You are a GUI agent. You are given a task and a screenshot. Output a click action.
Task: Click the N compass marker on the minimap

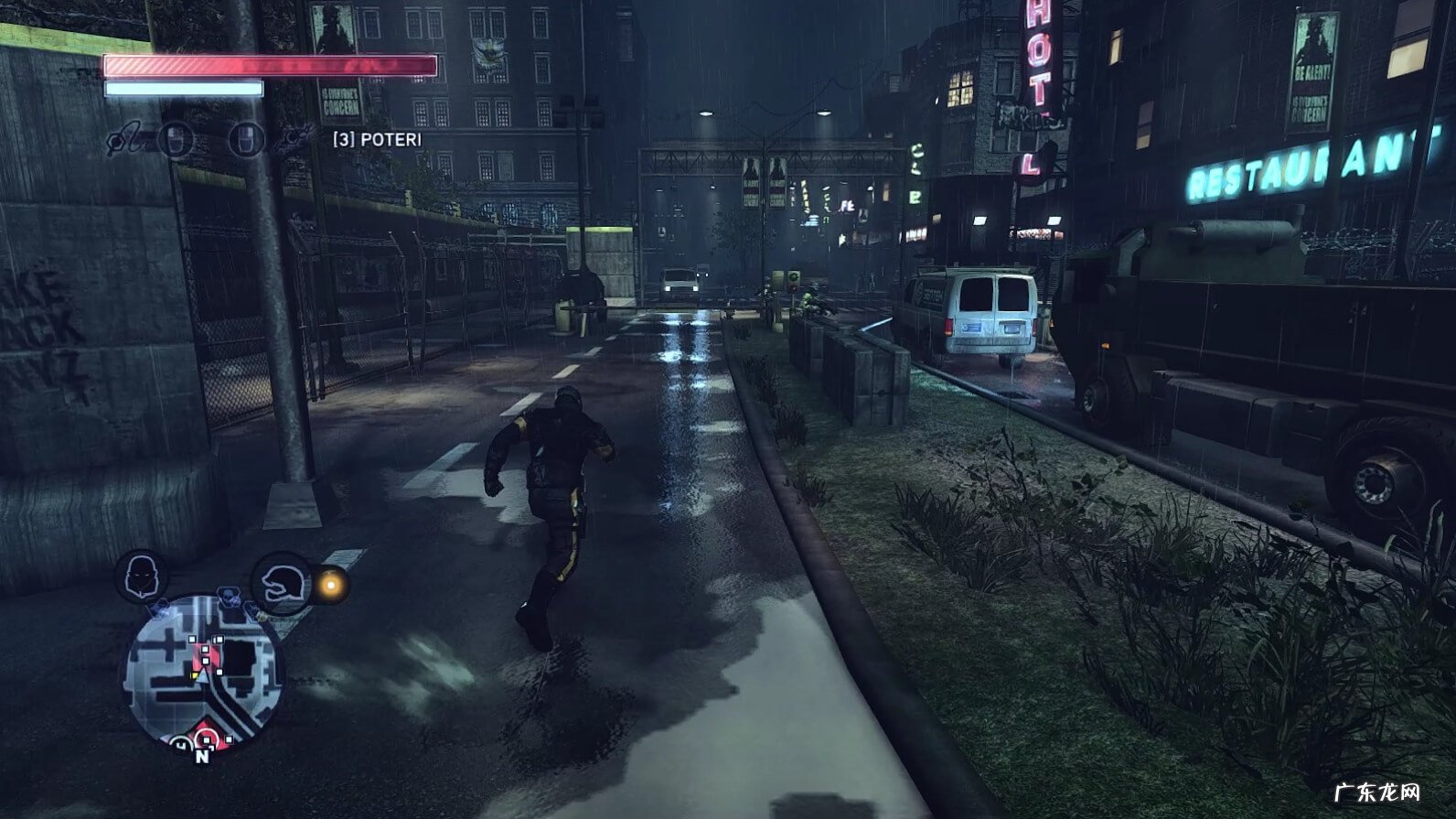[x=202, y=756]
